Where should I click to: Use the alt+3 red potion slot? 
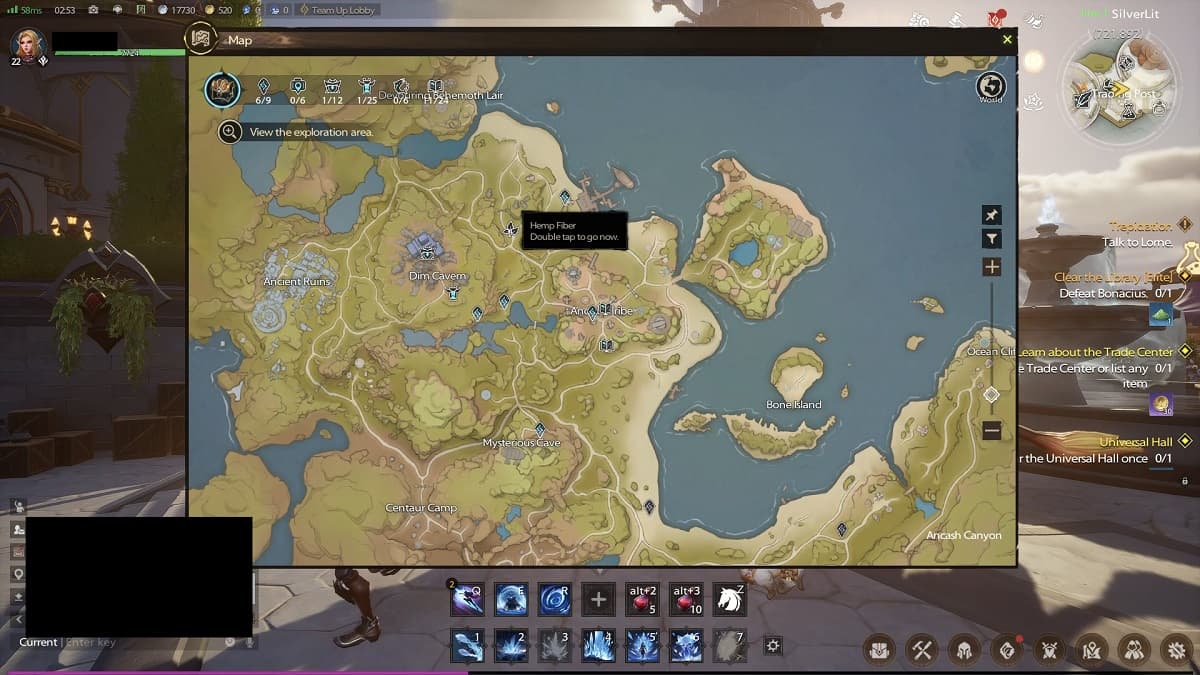pyautogui.click(x=687, y=599)
